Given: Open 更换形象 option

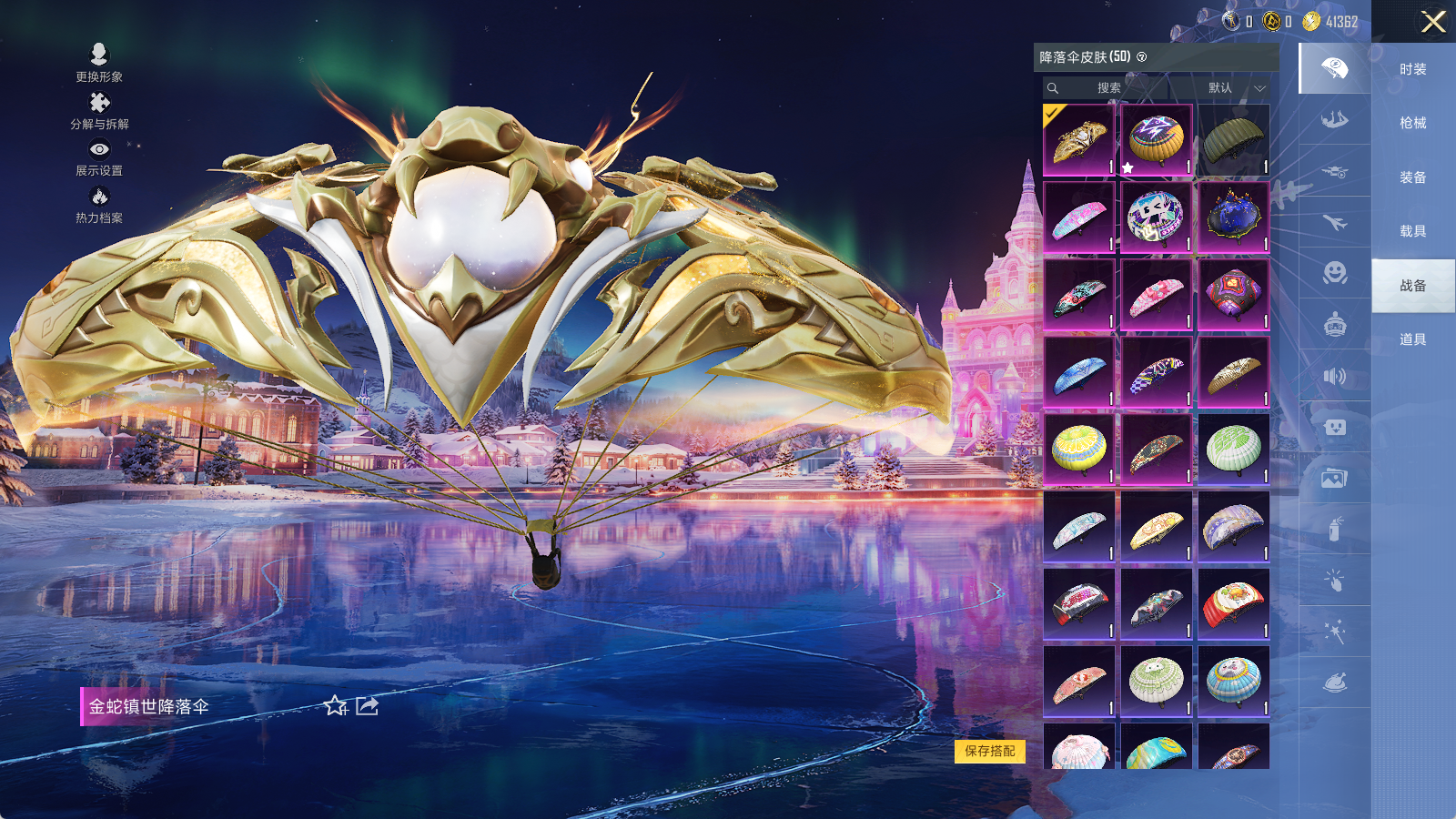Looking at the screenshot, I should (99, 64).
